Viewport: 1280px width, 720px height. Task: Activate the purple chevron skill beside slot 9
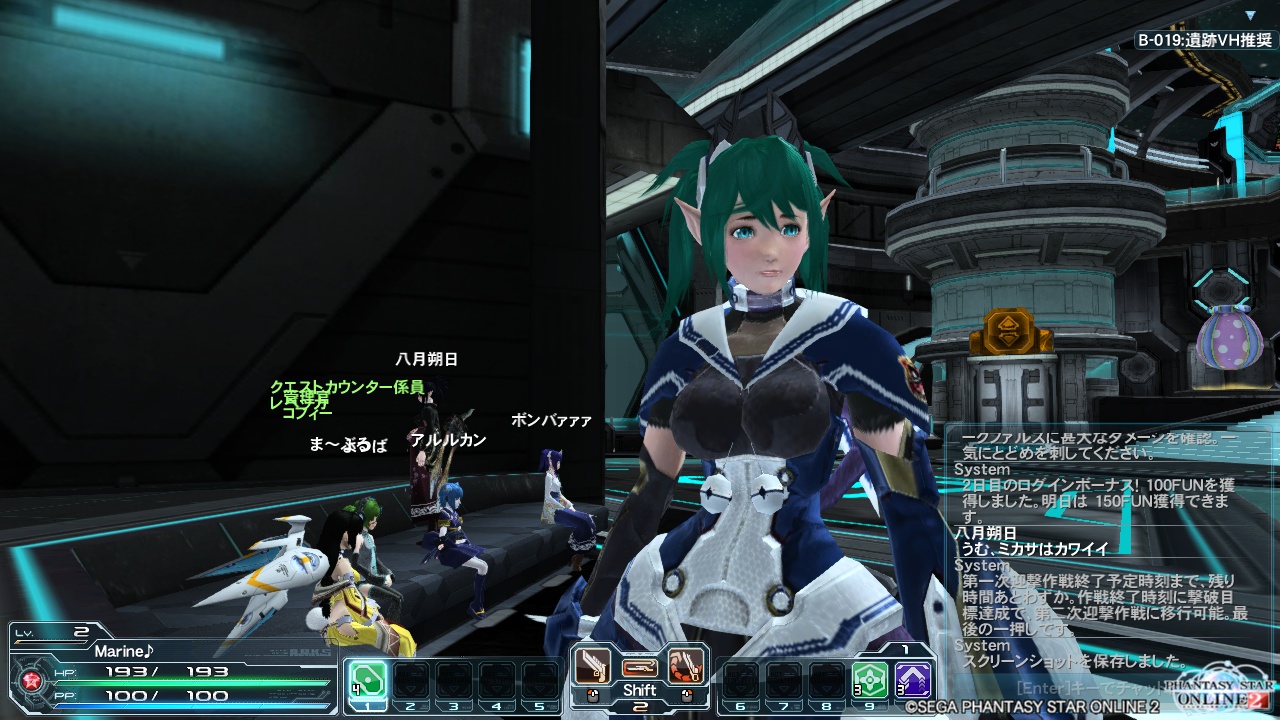(x=913, y=679)
